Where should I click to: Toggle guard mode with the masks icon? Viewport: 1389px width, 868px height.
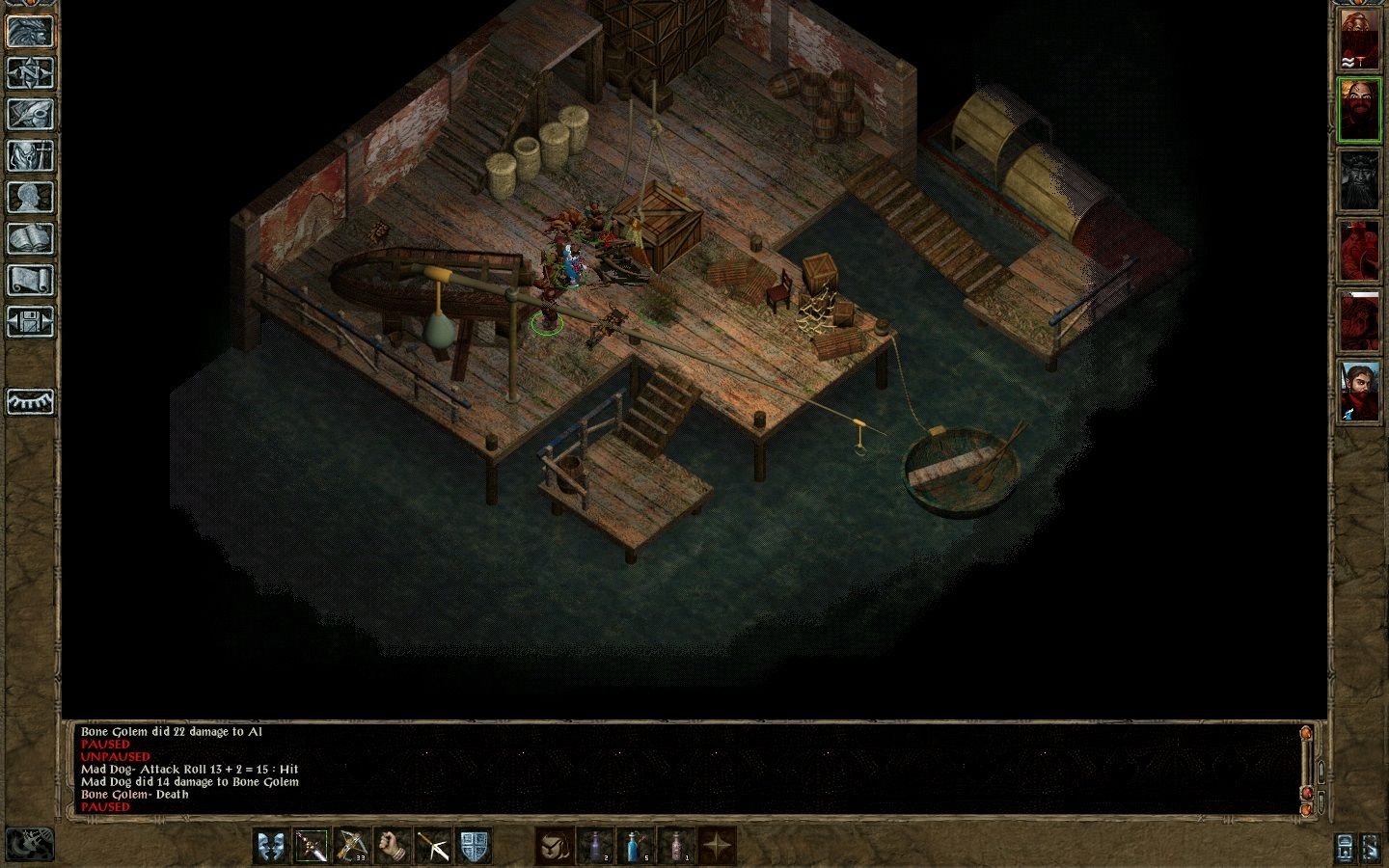tap(271, 847)
